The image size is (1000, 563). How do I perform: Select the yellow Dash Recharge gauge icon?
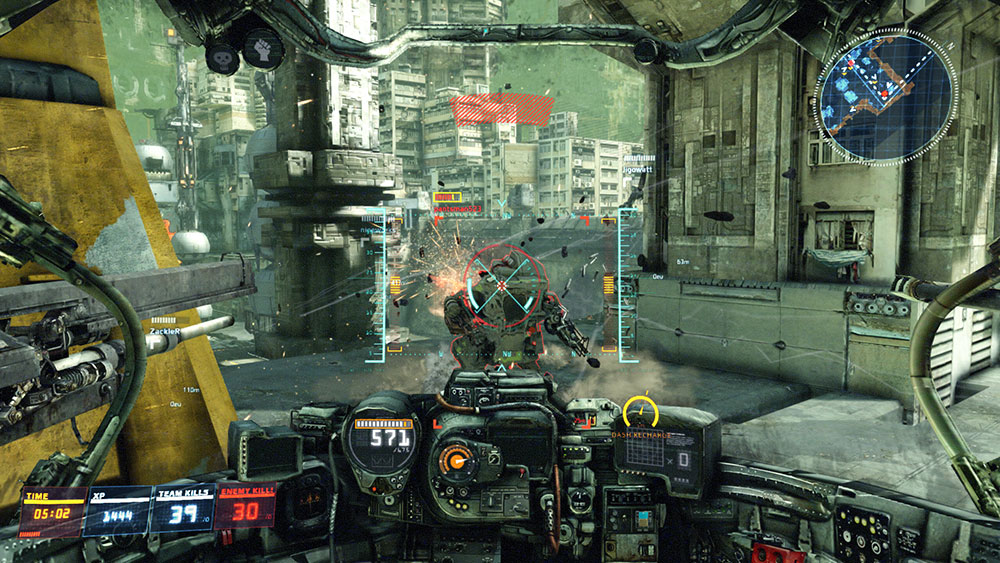coord(641,411)
